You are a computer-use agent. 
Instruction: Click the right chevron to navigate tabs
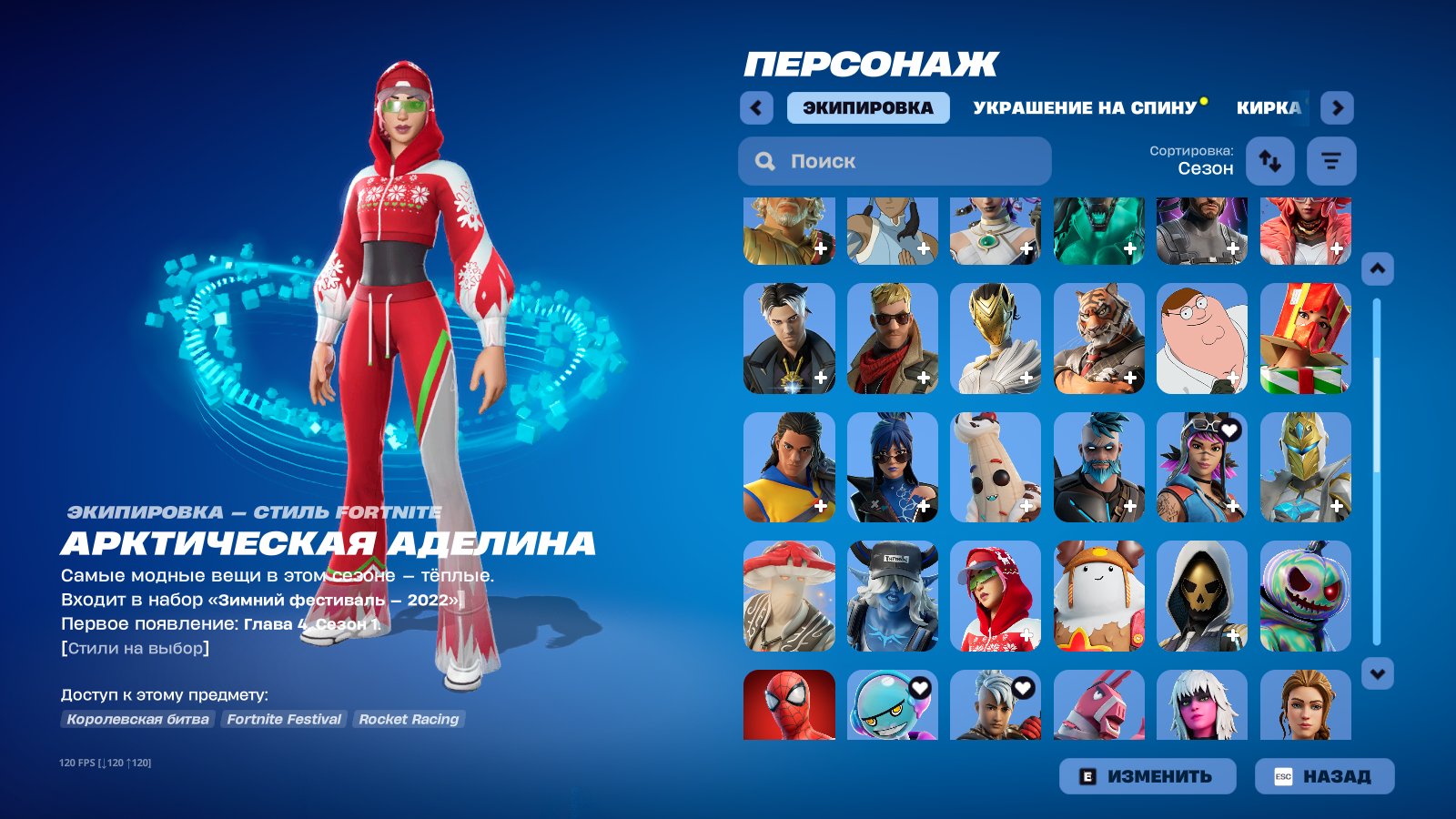point(1338,107)
